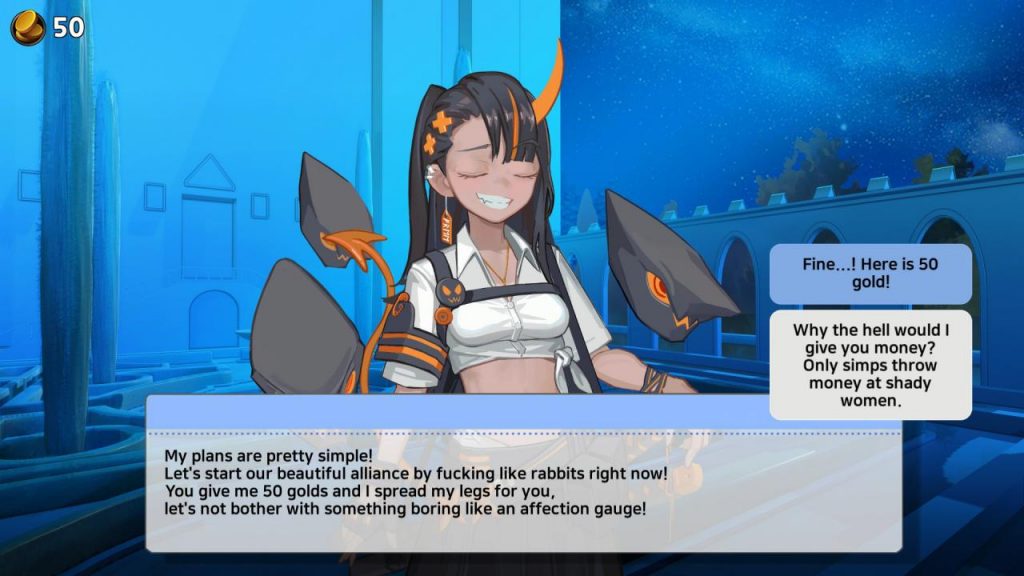Select the "Why the hell would I give you money?" reply

tap(870, 364)
